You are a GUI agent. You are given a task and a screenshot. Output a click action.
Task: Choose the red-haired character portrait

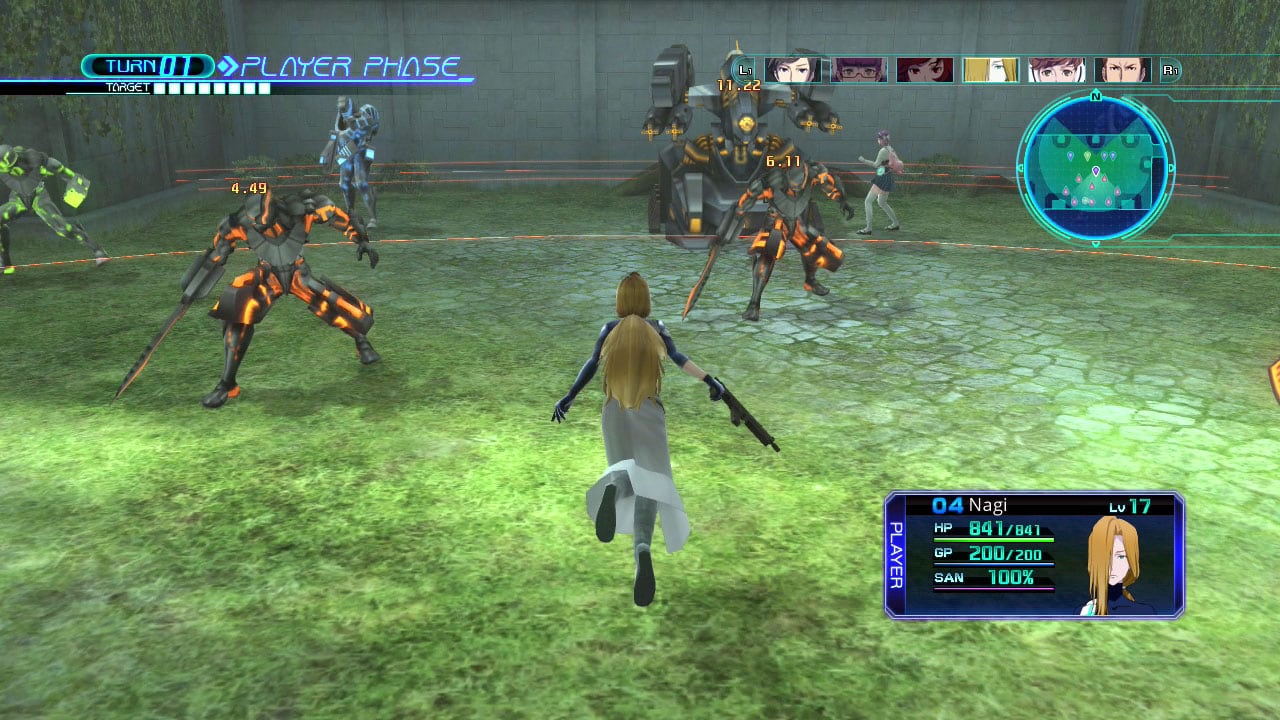pos(924,70)
